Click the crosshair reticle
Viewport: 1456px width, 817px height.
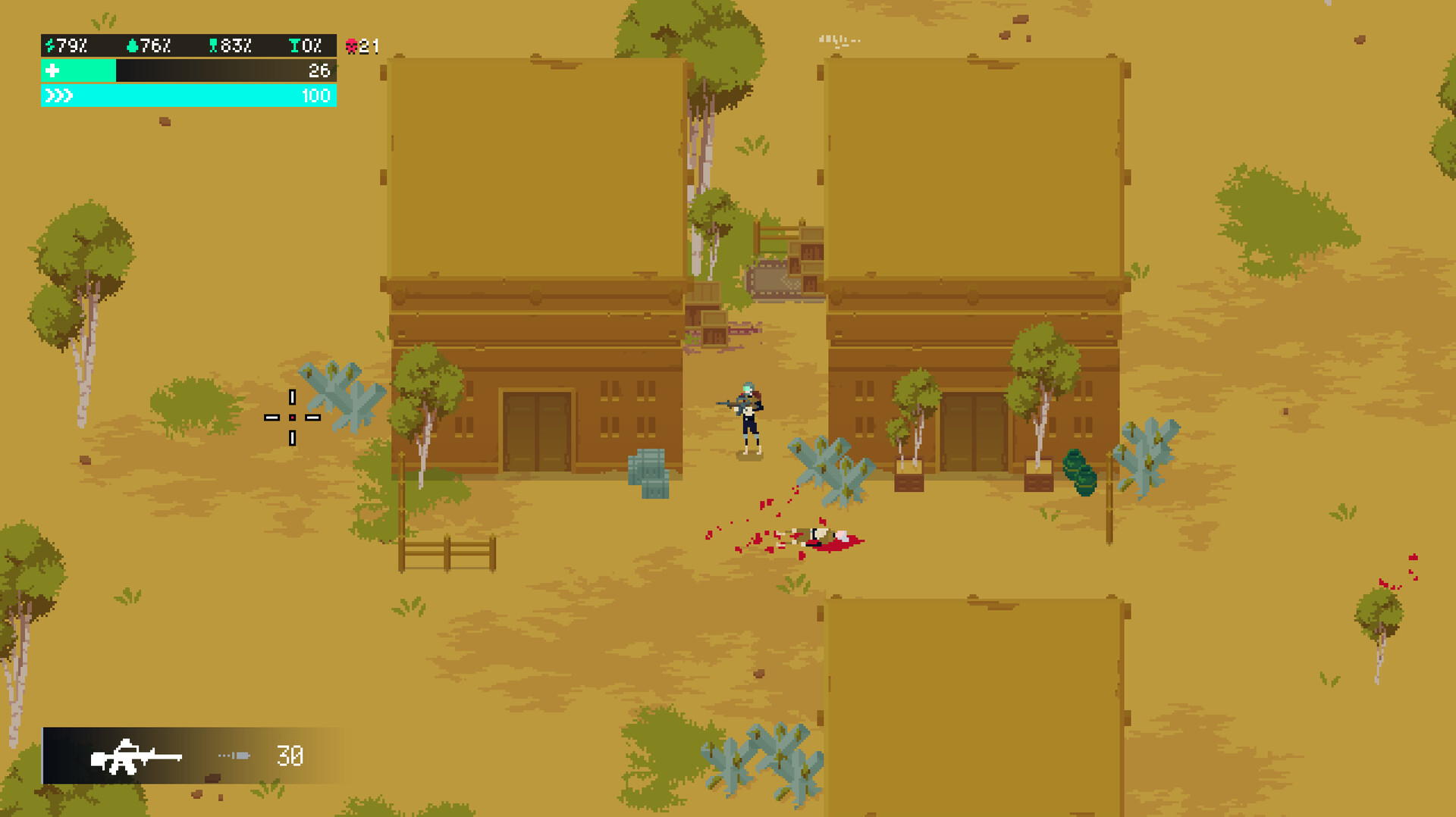pos(293,417)
